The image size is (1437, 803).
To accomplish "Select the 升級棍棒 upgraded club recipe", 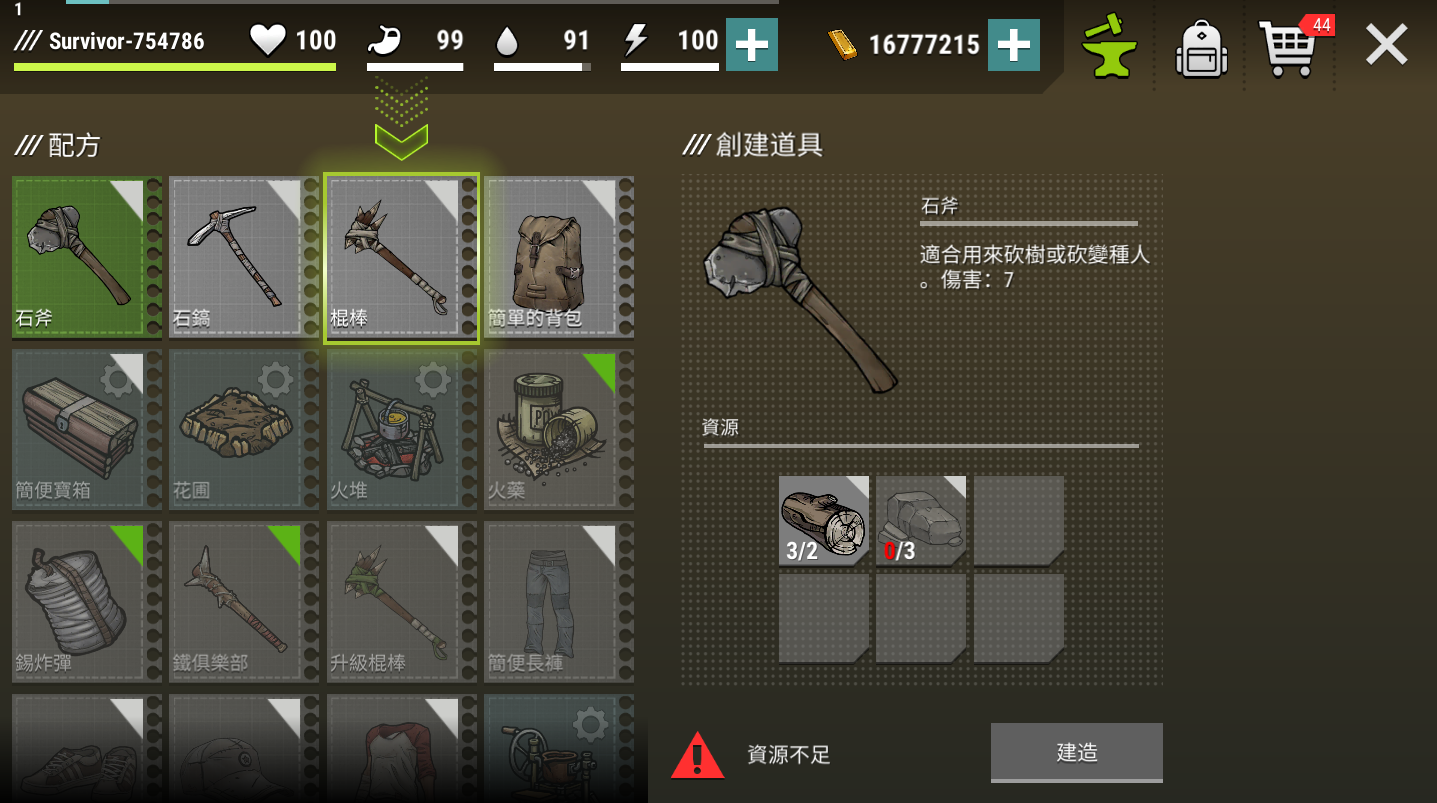I will click(x=401, y=601).
